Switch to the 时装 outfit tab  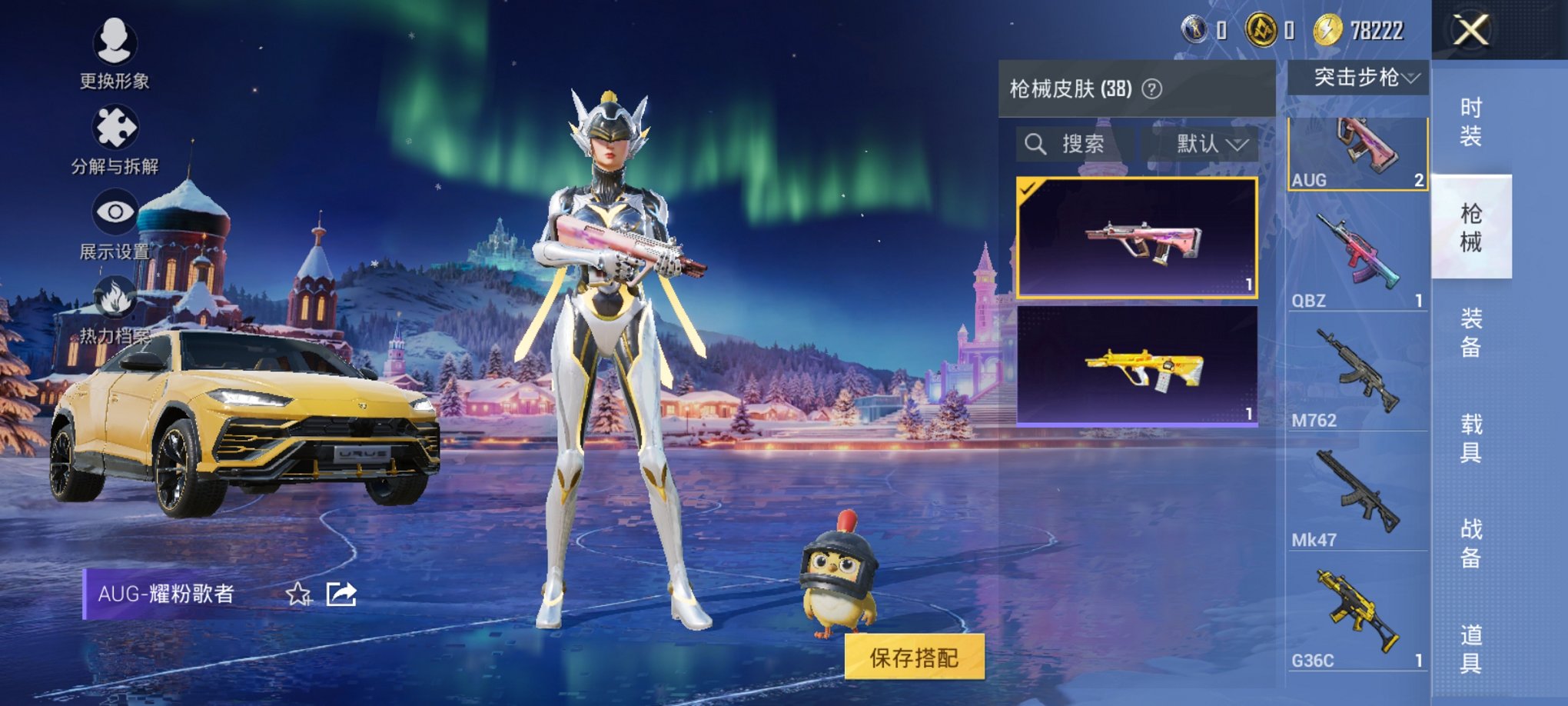click(1470, 122)
